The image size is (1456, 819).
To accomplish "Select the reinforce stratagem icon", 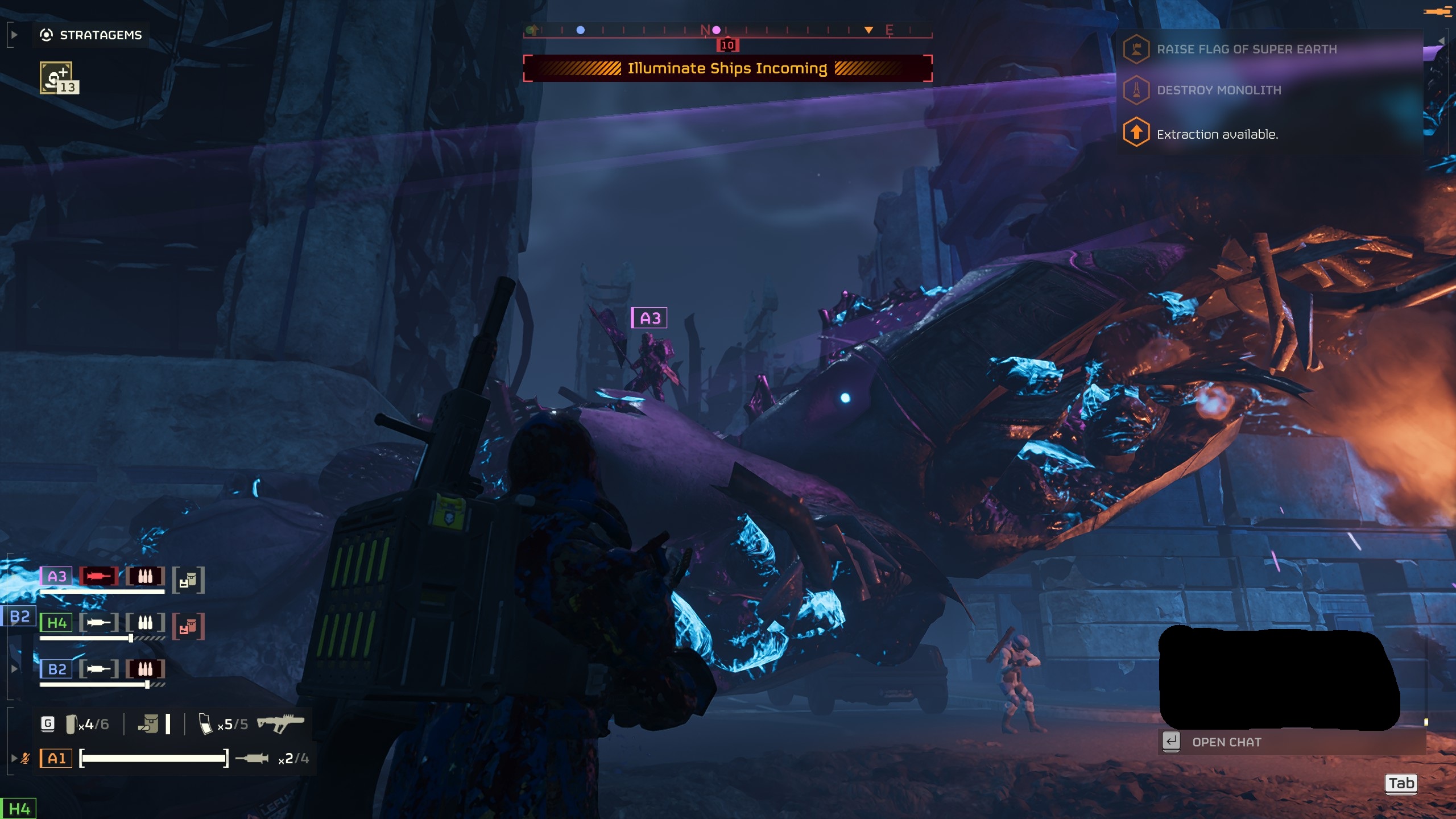I will [56, 78].
